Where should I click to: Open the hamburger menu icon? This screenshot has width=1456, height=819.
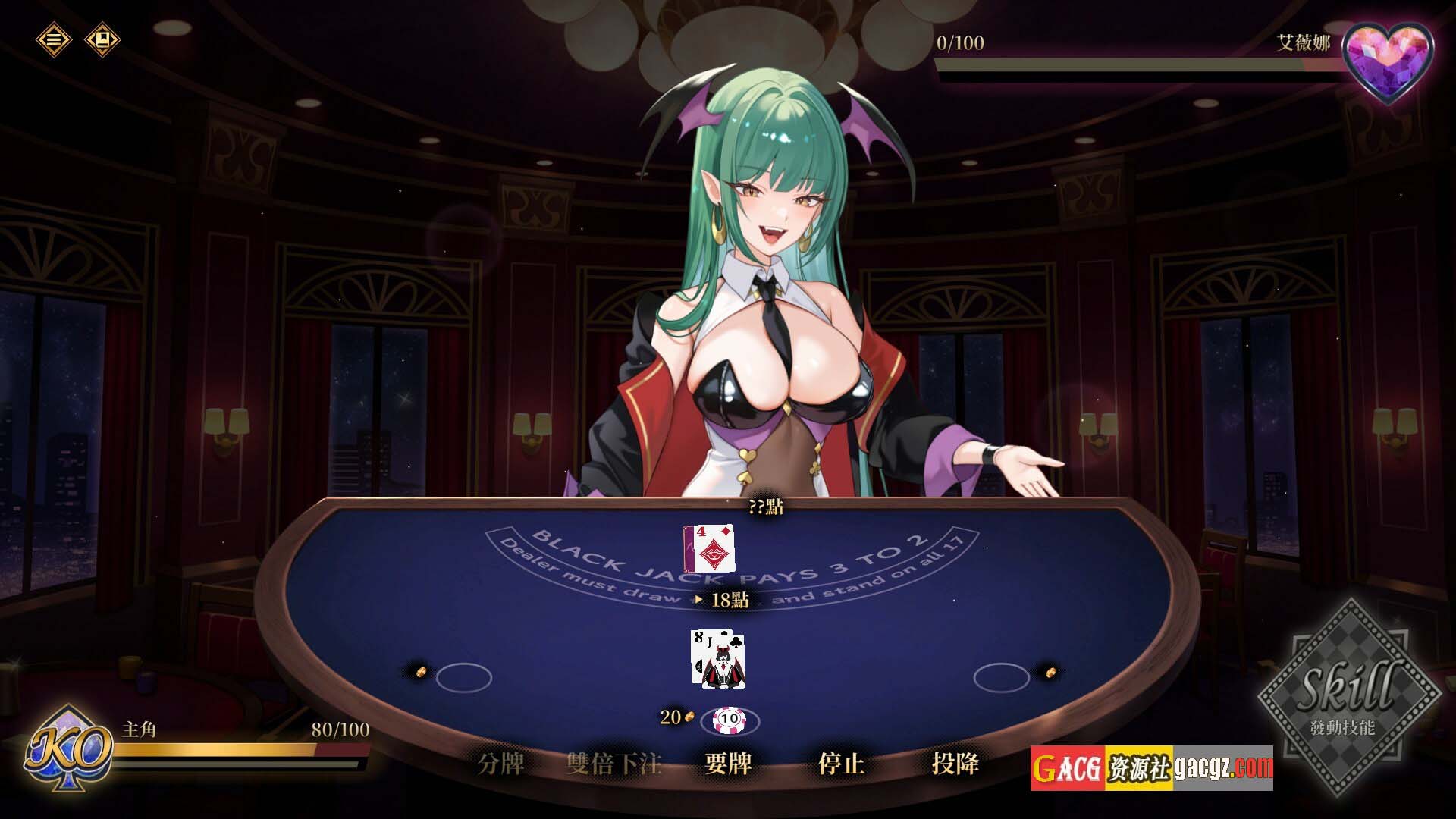pos(53,39)
